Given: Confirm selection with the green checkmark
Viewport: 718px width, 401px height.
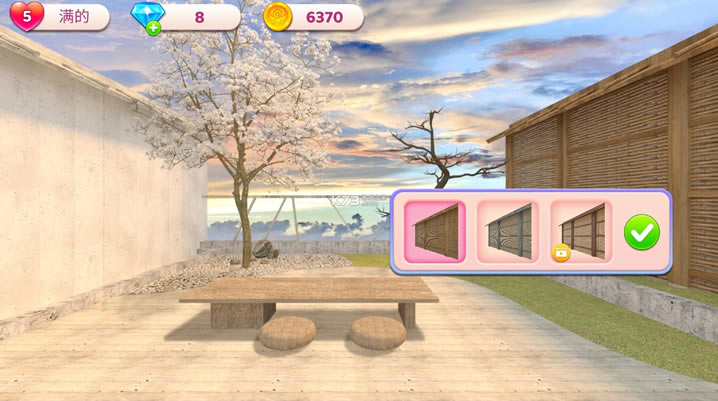Looking at the screenshot, I should click(x=641, y=233).
